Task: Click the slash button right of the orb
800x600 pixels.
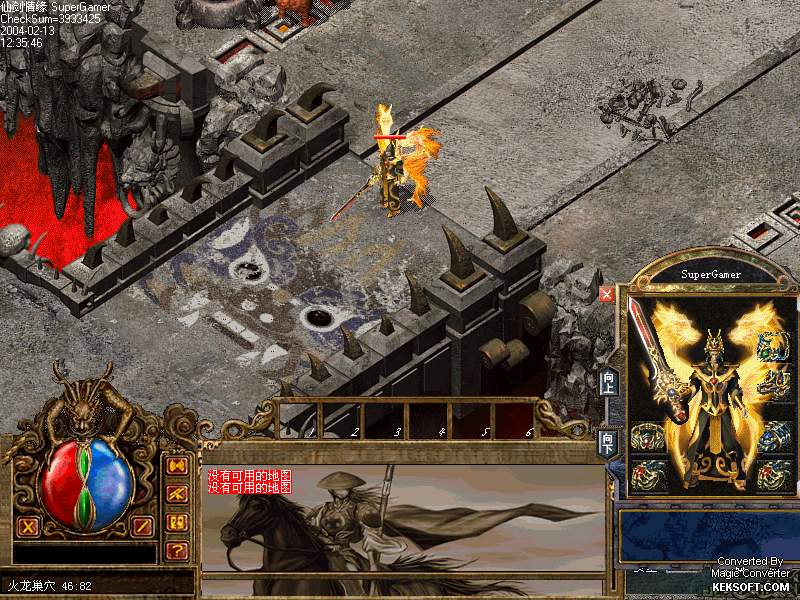Action: point(143,526)
